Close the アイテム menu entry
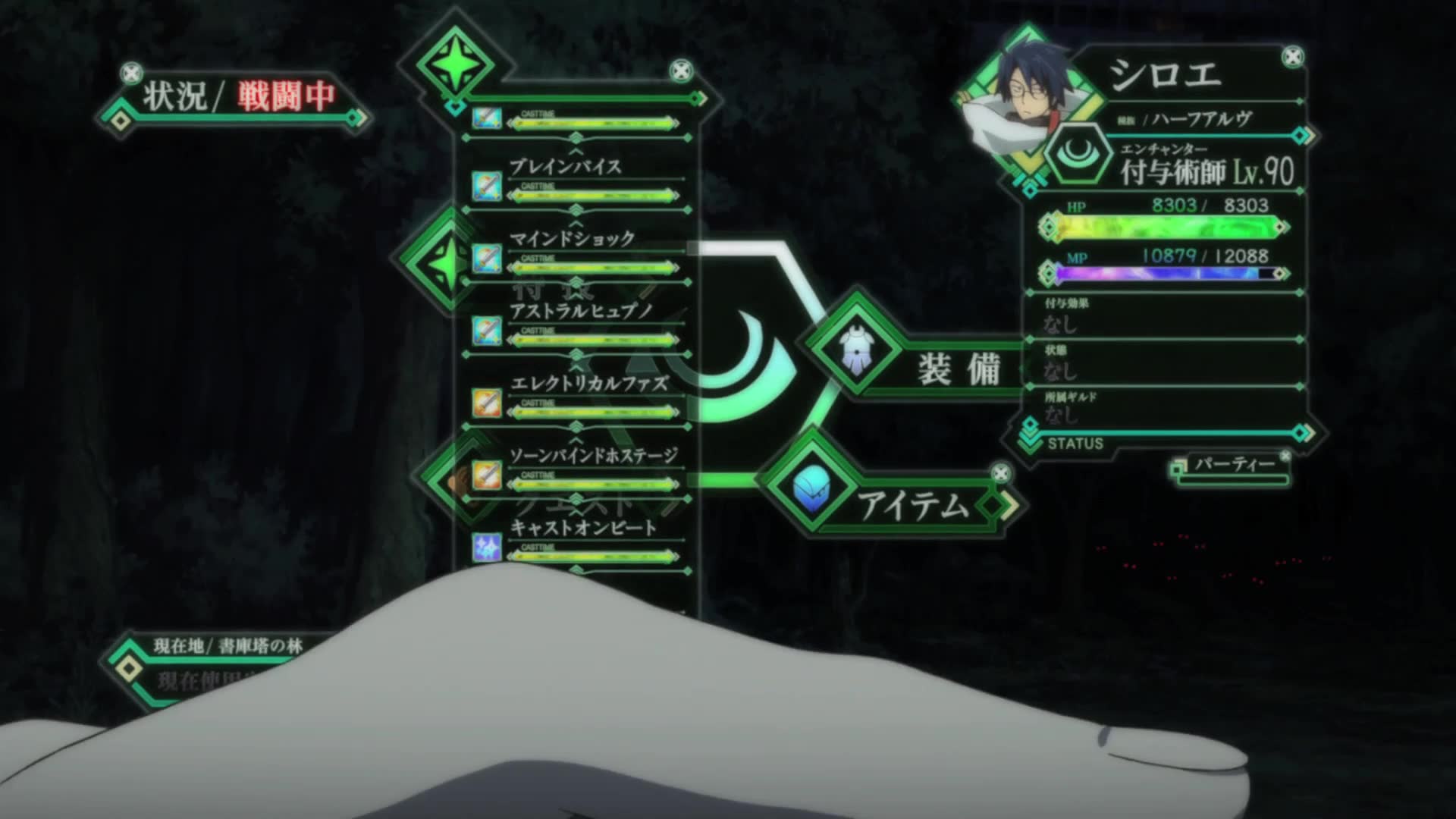This screenshot has height=819, width=1456. (1001, 474)
